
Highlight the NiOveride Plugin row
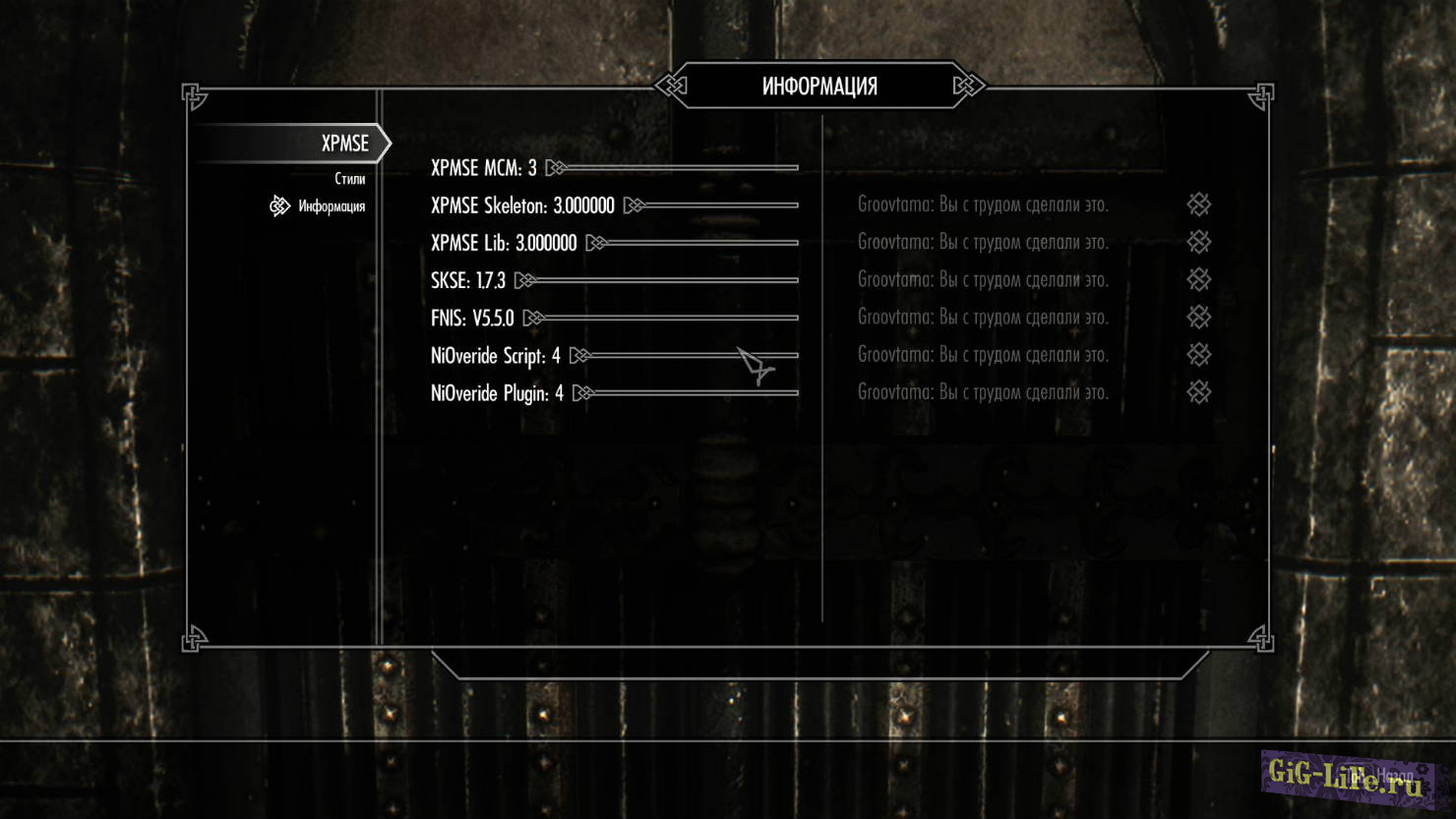pos(497,393)
